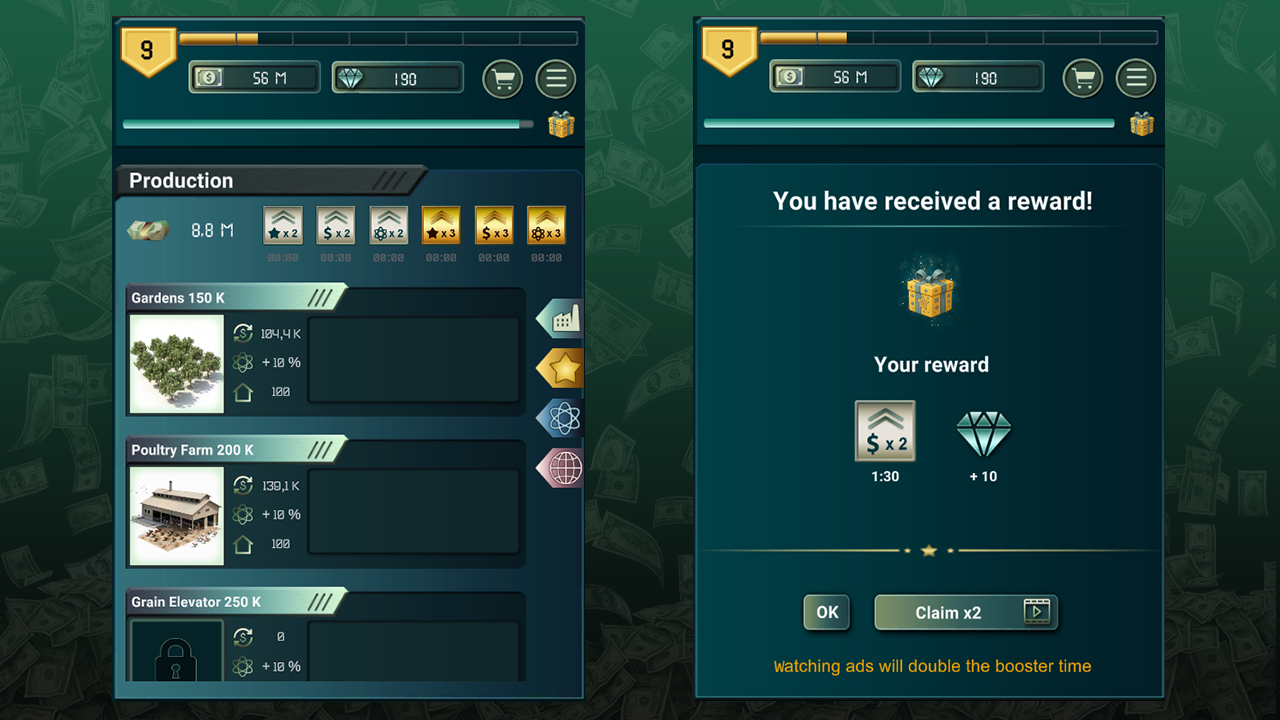Select the Gardens building thumbnail

click(x=176, y=361)
